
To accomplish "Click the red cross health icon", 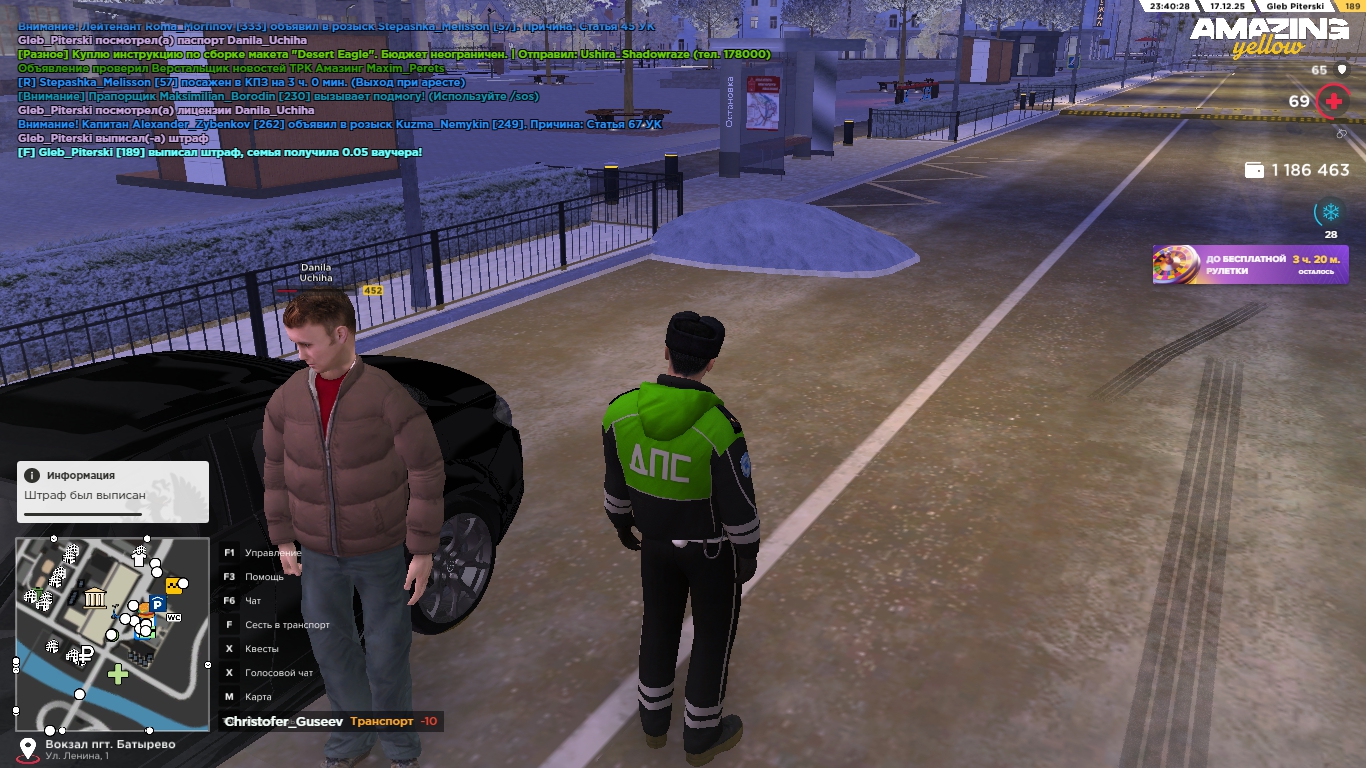I will click(1332, 101).
